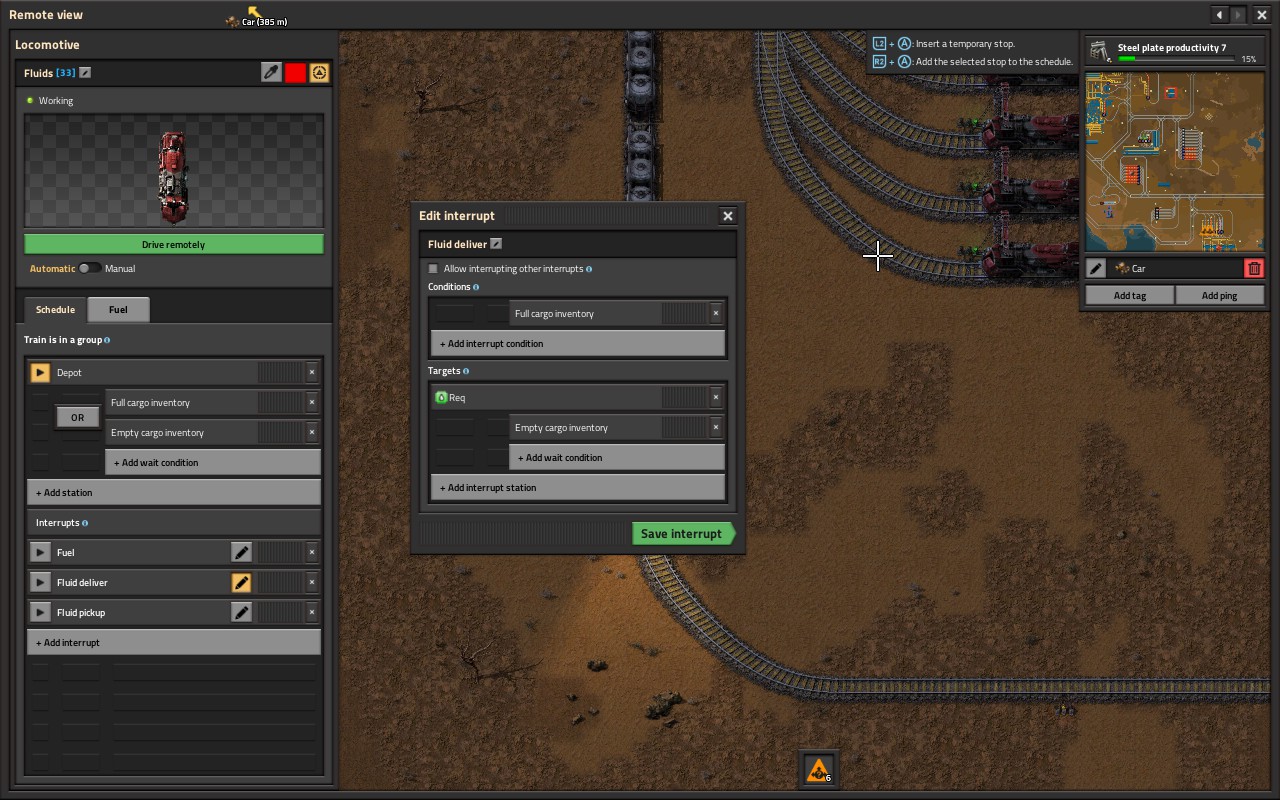Viewport: 1280px width, 800px height.
Task: Add a new interrupt condition
Action: 576,344
